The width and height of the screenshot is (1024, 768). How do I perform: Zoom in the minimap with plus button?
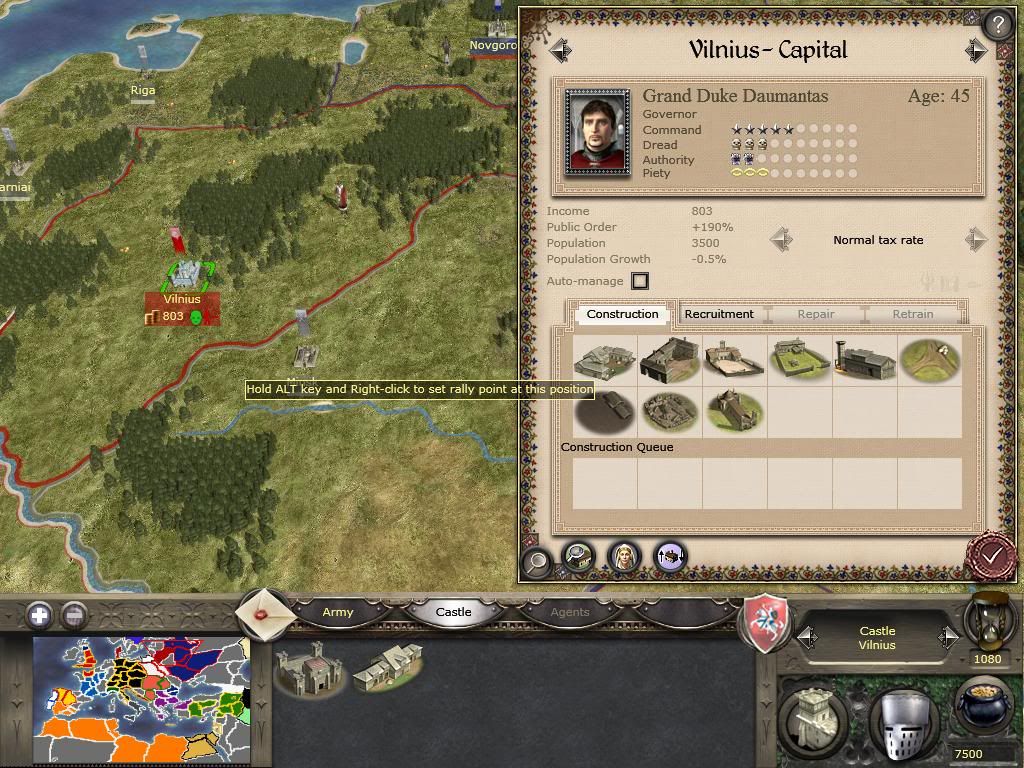(39, 615)
